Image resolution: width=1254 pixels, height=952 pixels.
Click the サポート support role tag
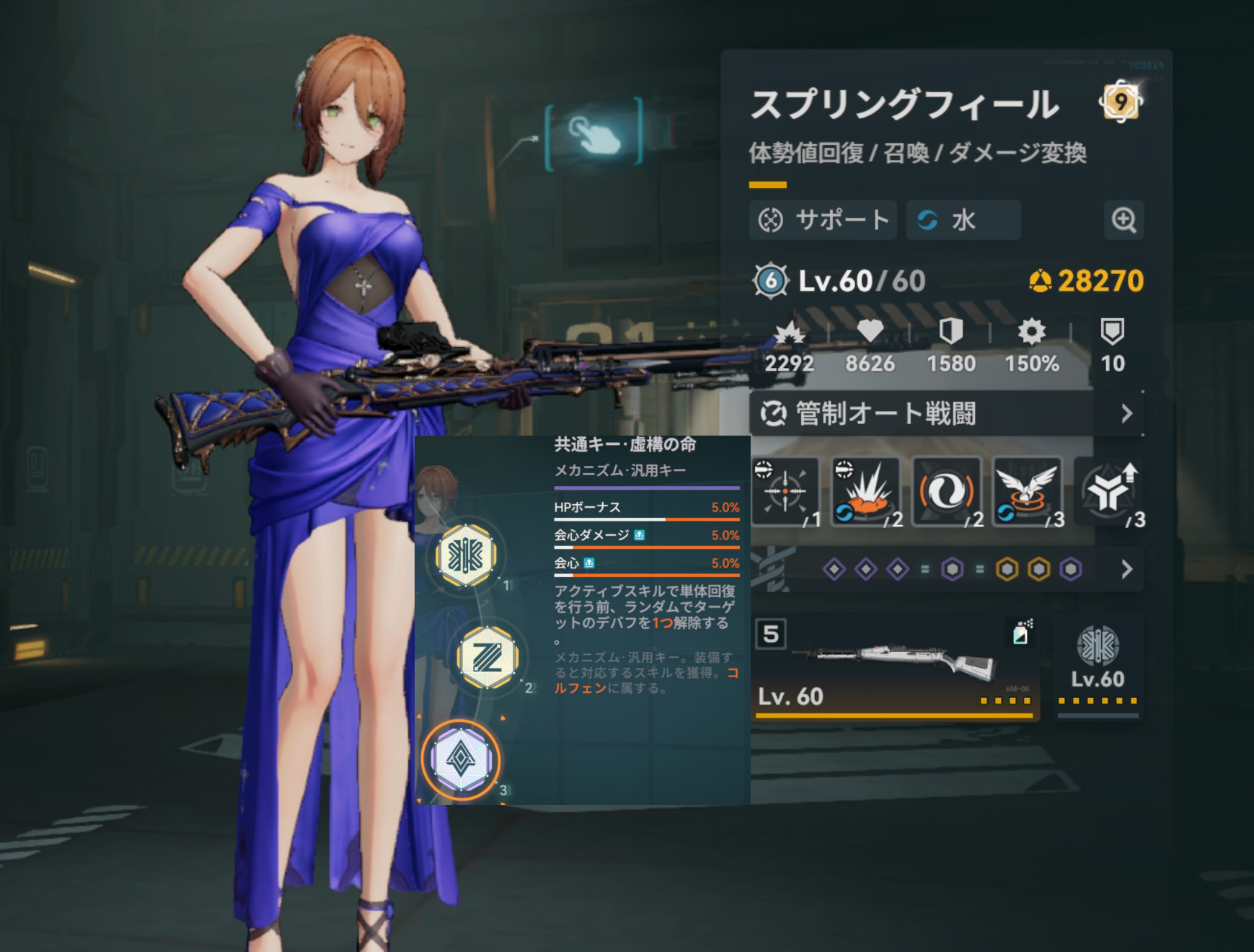pyautogui.click(x=824, y=220)
